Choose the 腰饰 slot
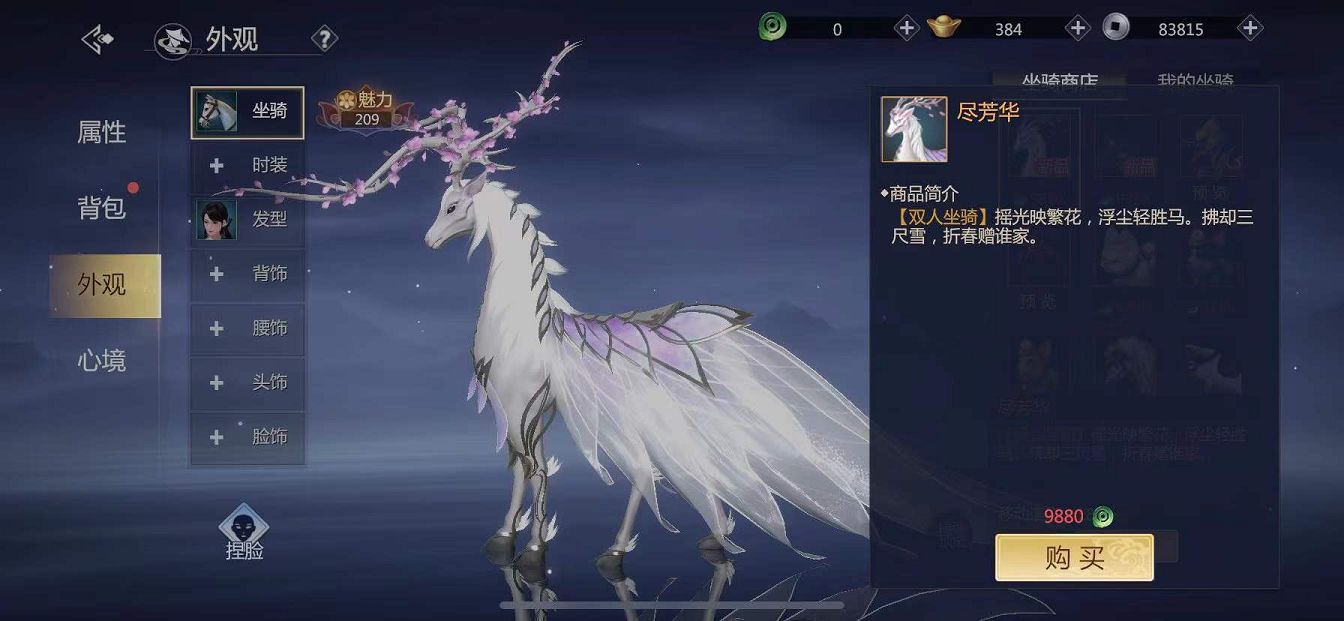The image size is (1344, 621). 247,328
